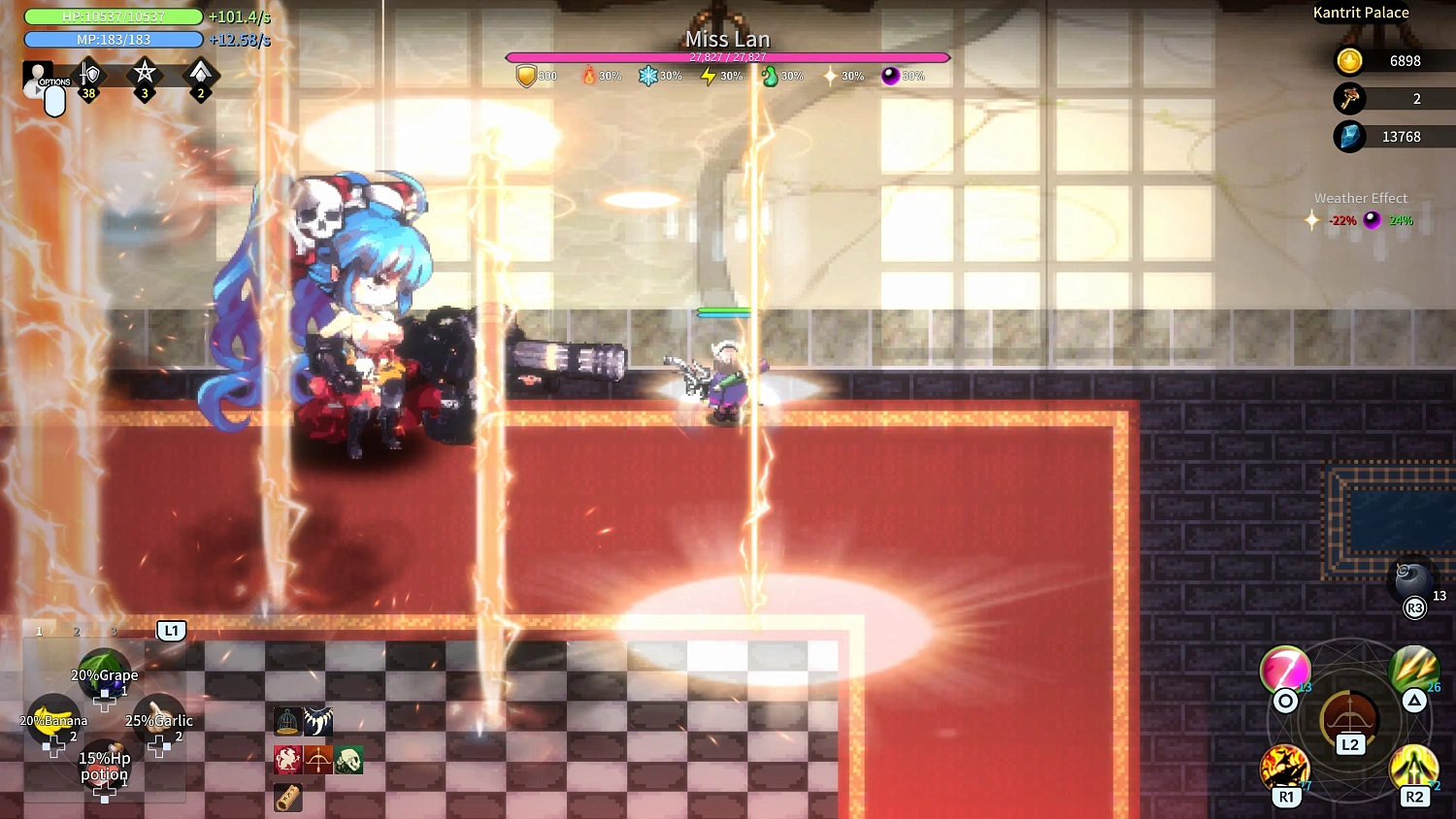The image size is (1456, 819).
Task: Click the fang necklace item icon
Action: tap(320, 721)
